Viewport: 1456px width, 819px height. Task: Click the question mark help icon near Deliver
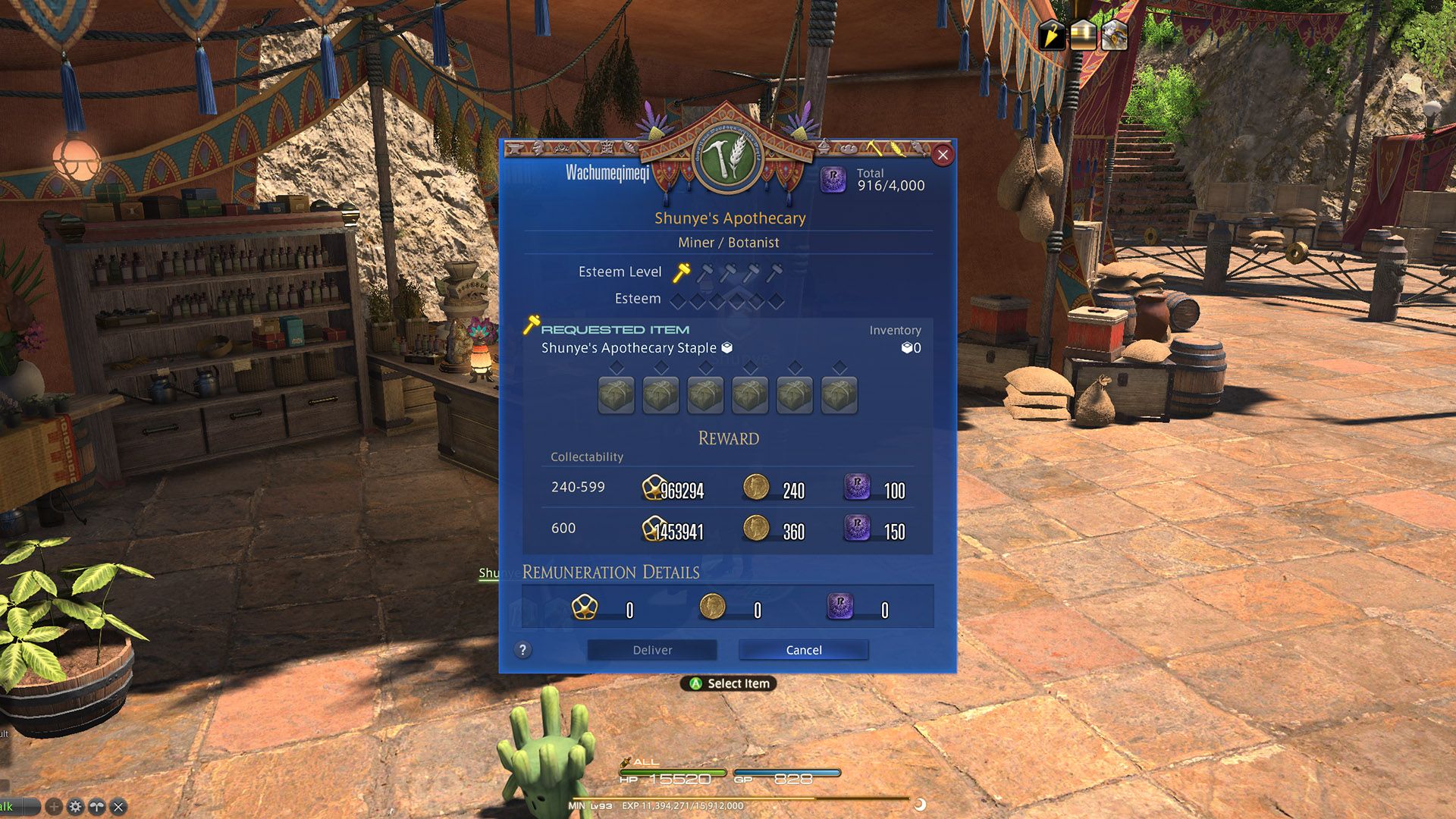(523, 650)
